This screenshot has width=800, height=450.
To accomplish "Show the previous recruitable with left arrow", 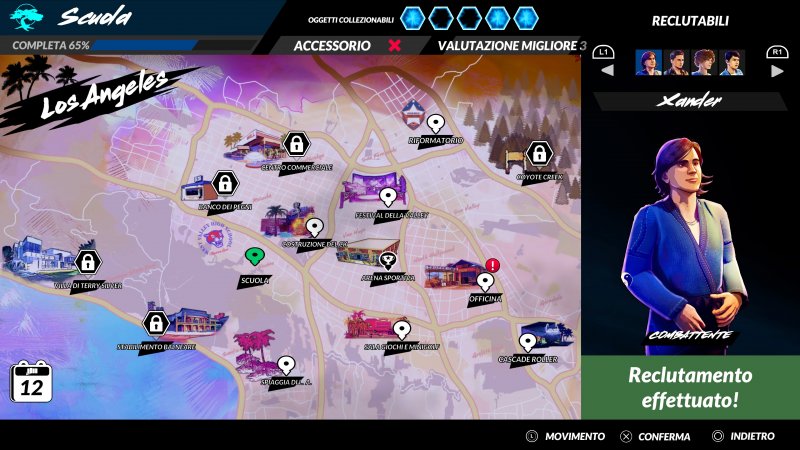I will coord(606,70).
